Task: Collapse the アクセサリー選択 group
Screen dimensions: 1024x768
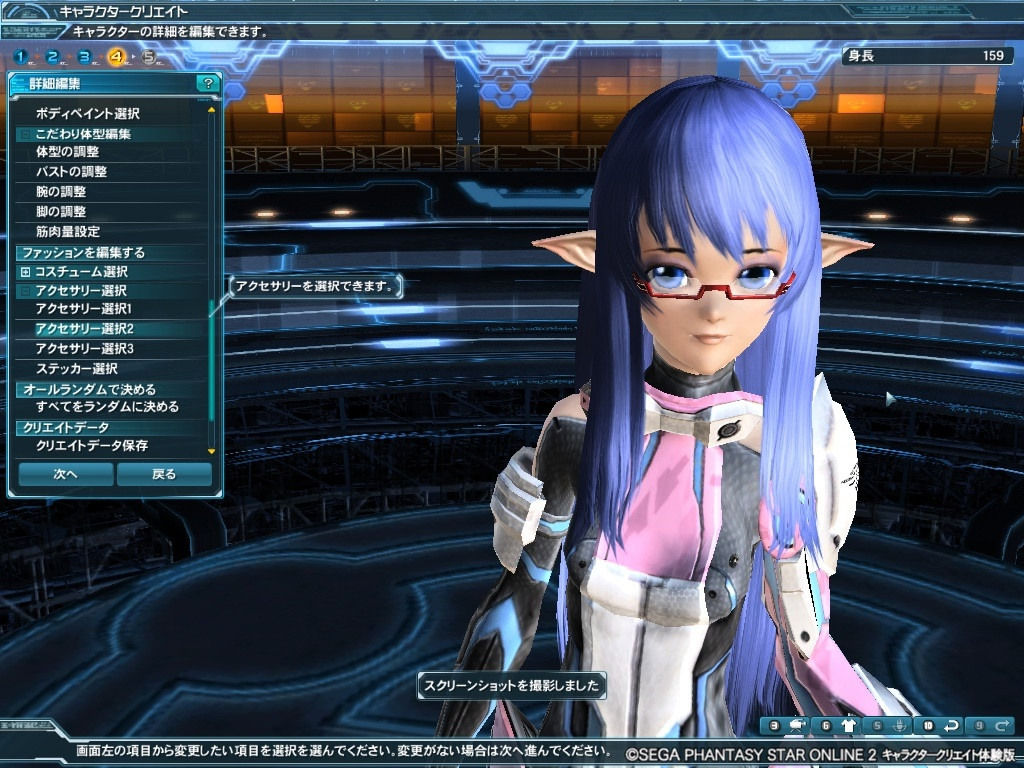Action: [x=26, y=291]
